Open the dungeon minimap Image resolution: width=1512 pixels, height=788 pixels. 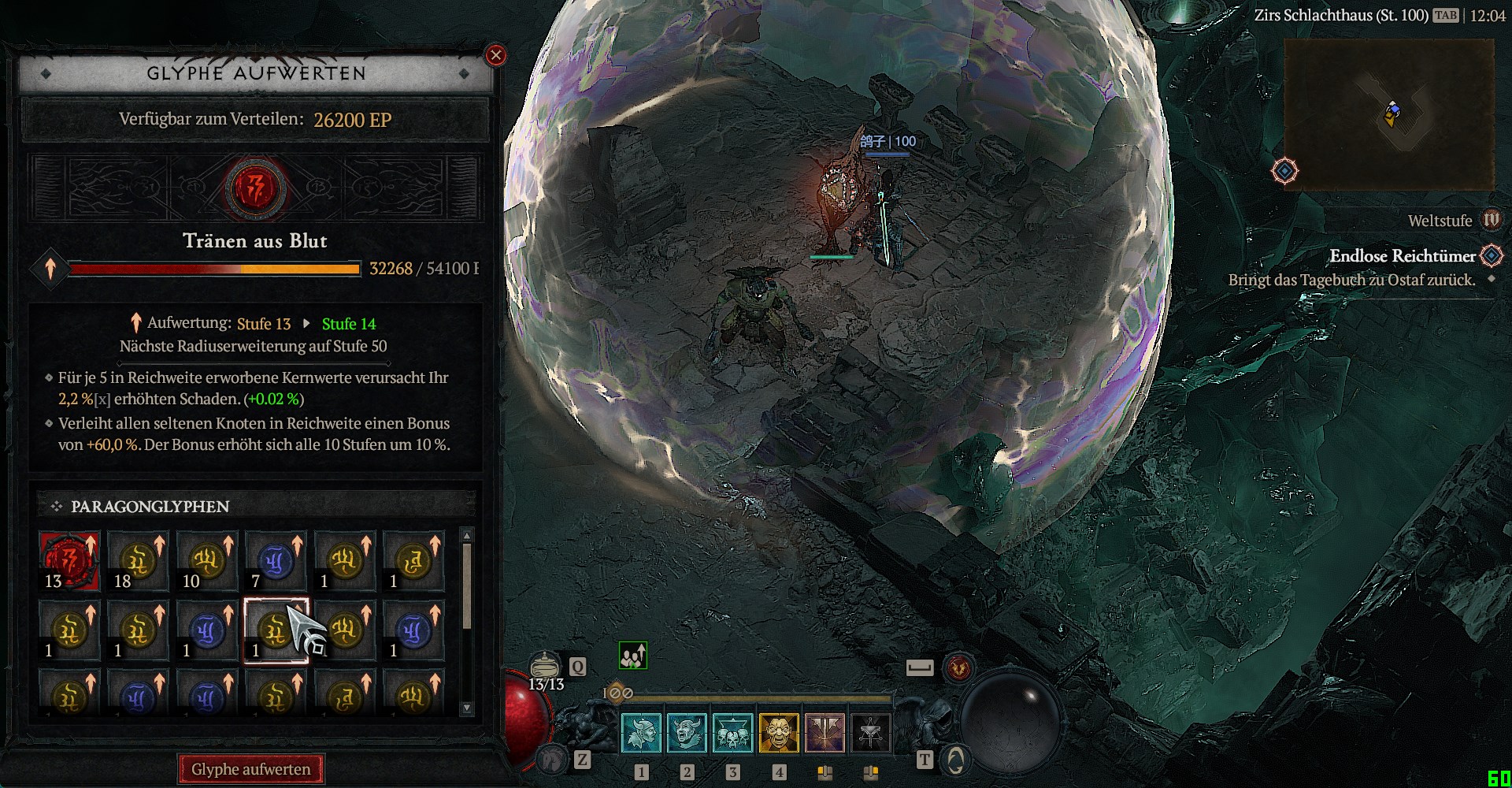(x=1388, y=114)
